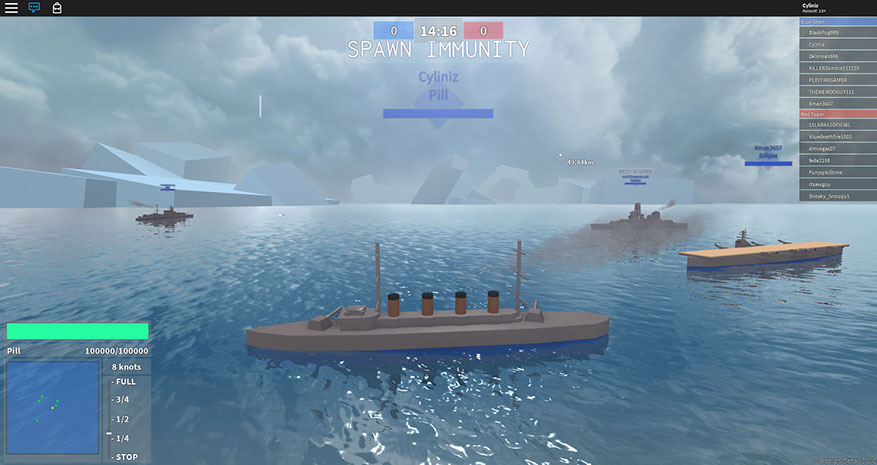
Task: Toggle the chat bubble icon
Action: [x=34, y=7]
